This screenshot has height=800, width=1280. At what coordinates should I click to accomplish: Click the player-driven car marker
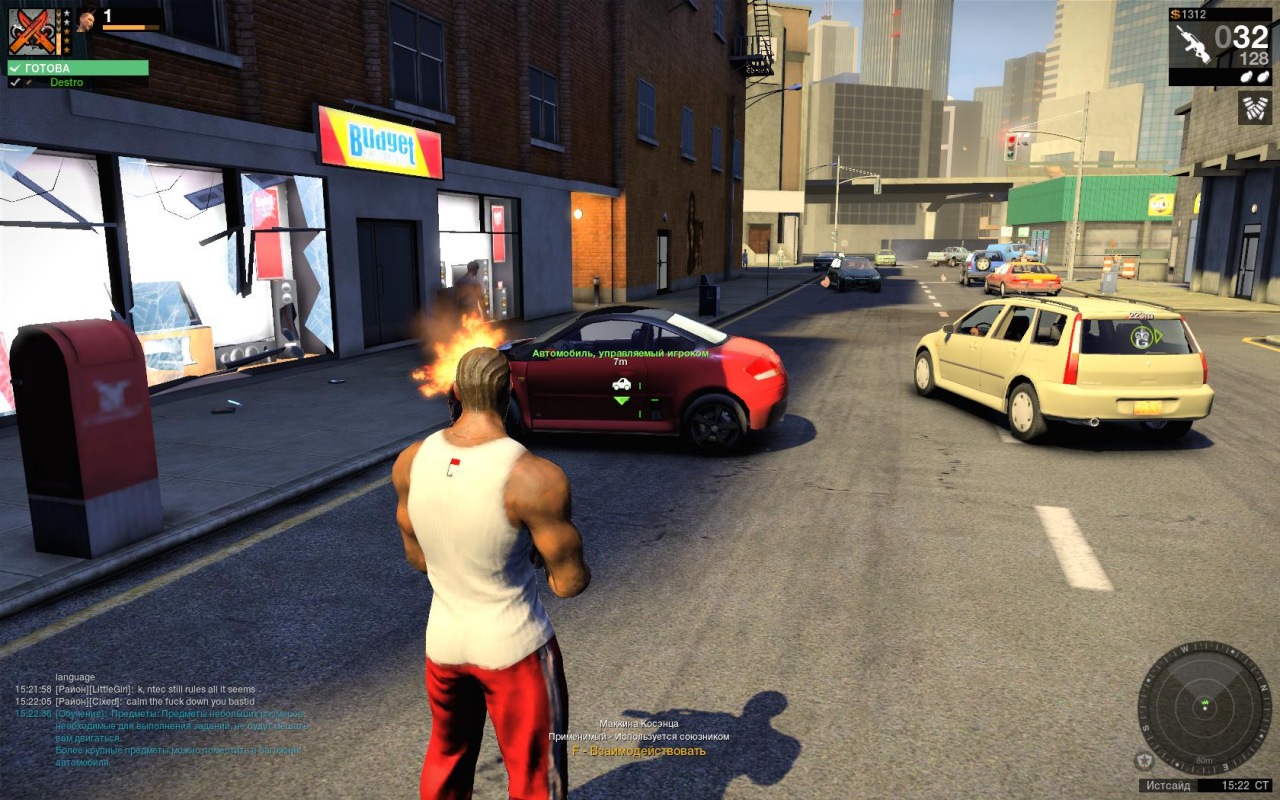click(621, 384)
